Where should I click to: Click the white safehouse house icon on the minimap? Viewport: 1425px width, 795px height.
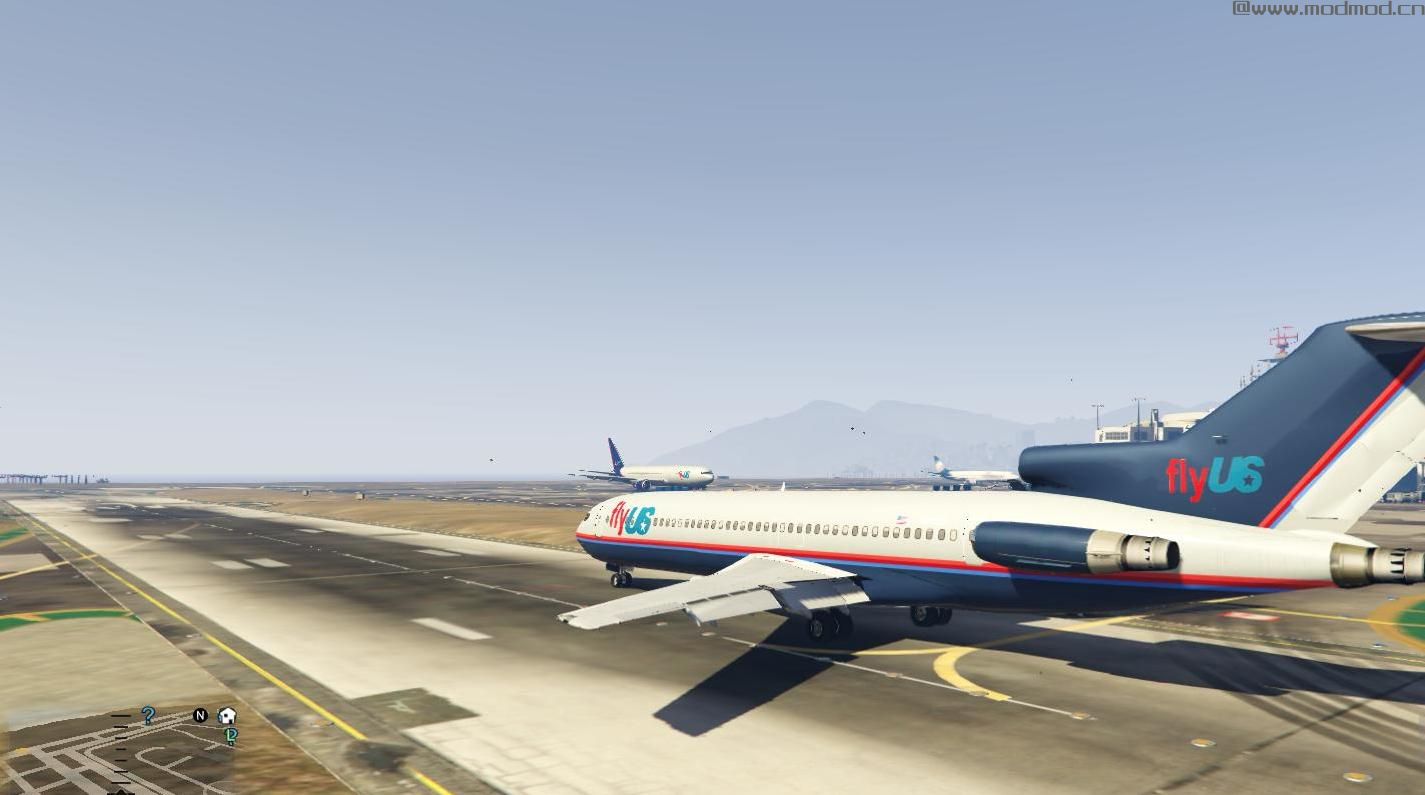[226, 715]
